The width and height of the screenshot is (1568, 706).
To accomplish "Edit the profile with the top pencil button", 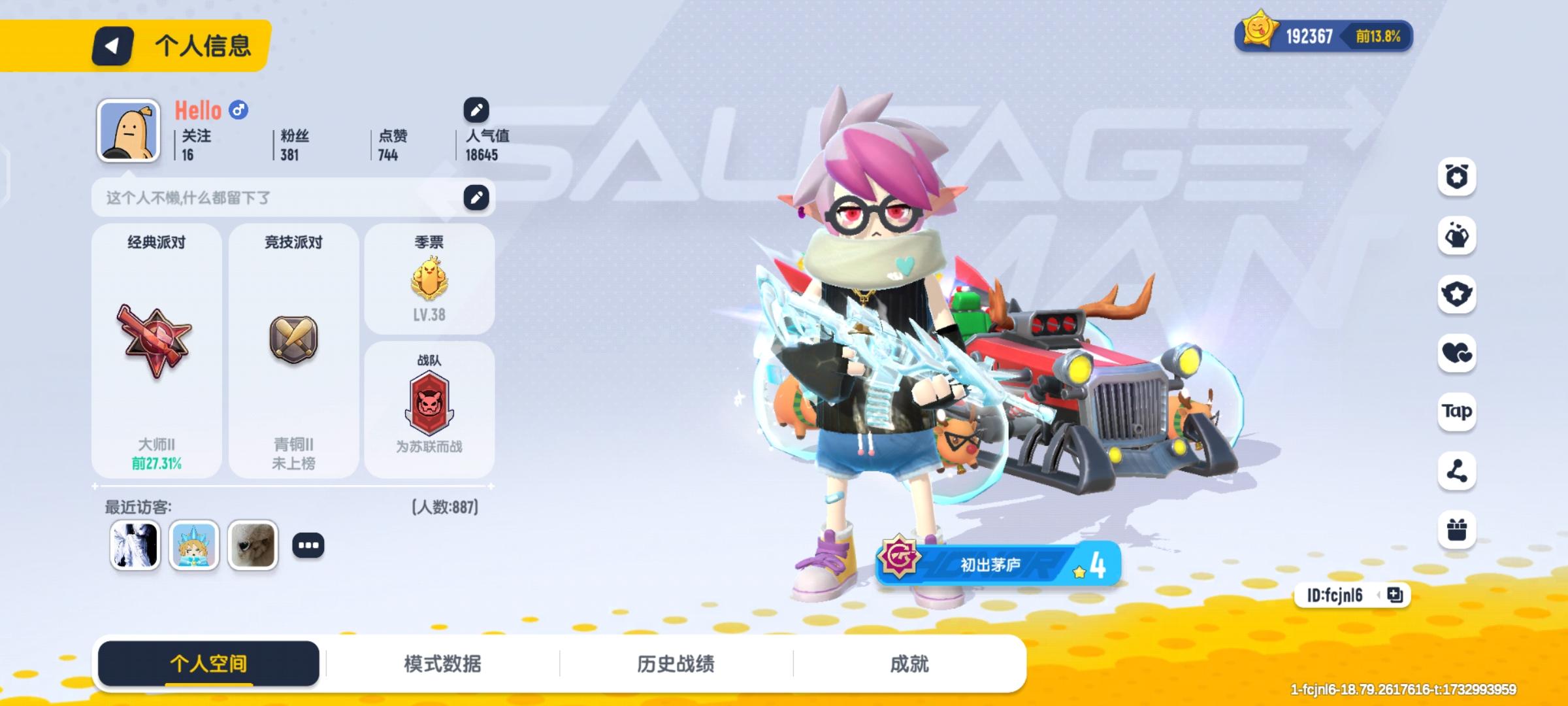I will (x=476, y=109).
